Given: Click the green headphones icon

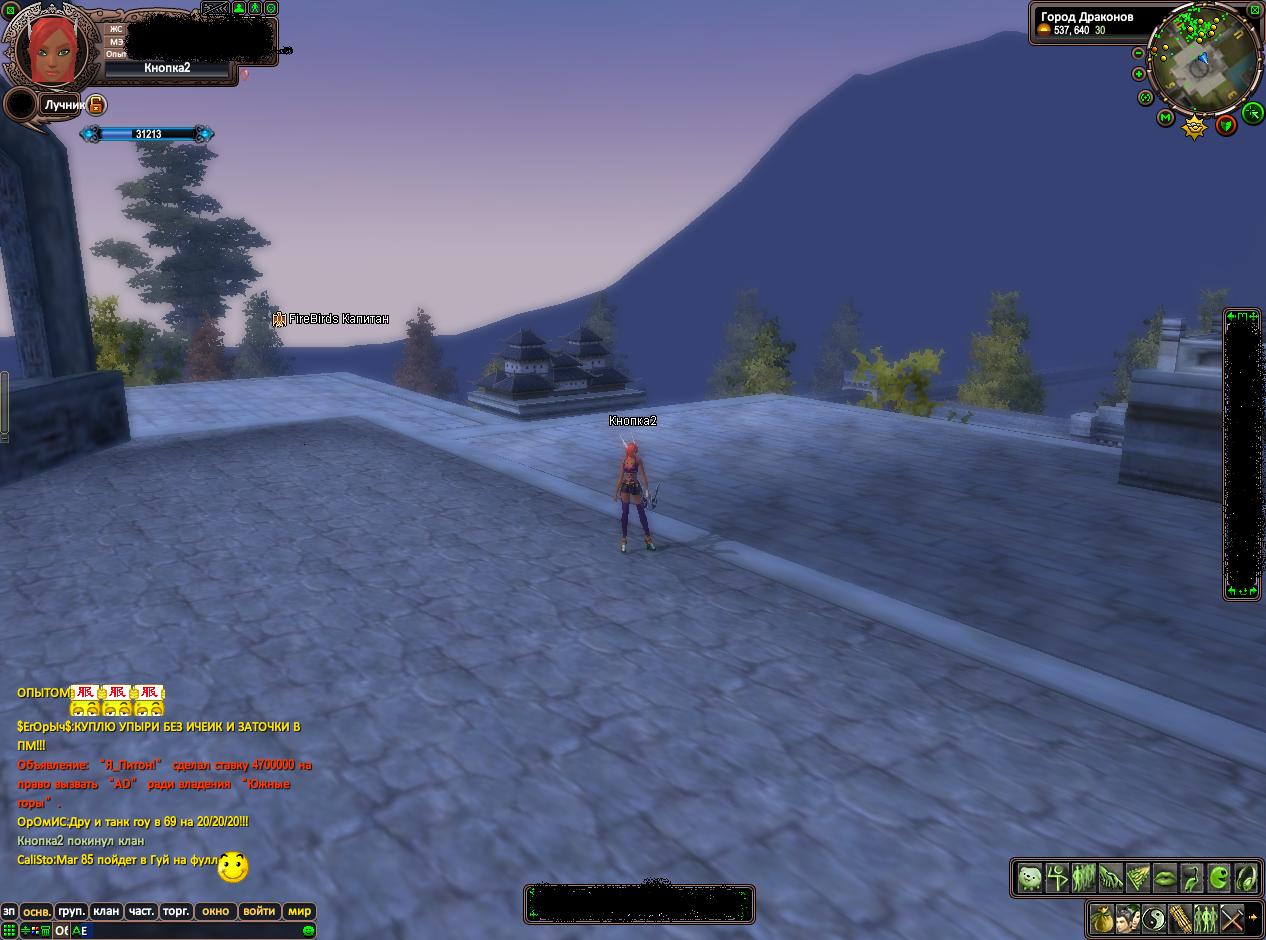Looking at the screenshot, I should coord(1246,878).
